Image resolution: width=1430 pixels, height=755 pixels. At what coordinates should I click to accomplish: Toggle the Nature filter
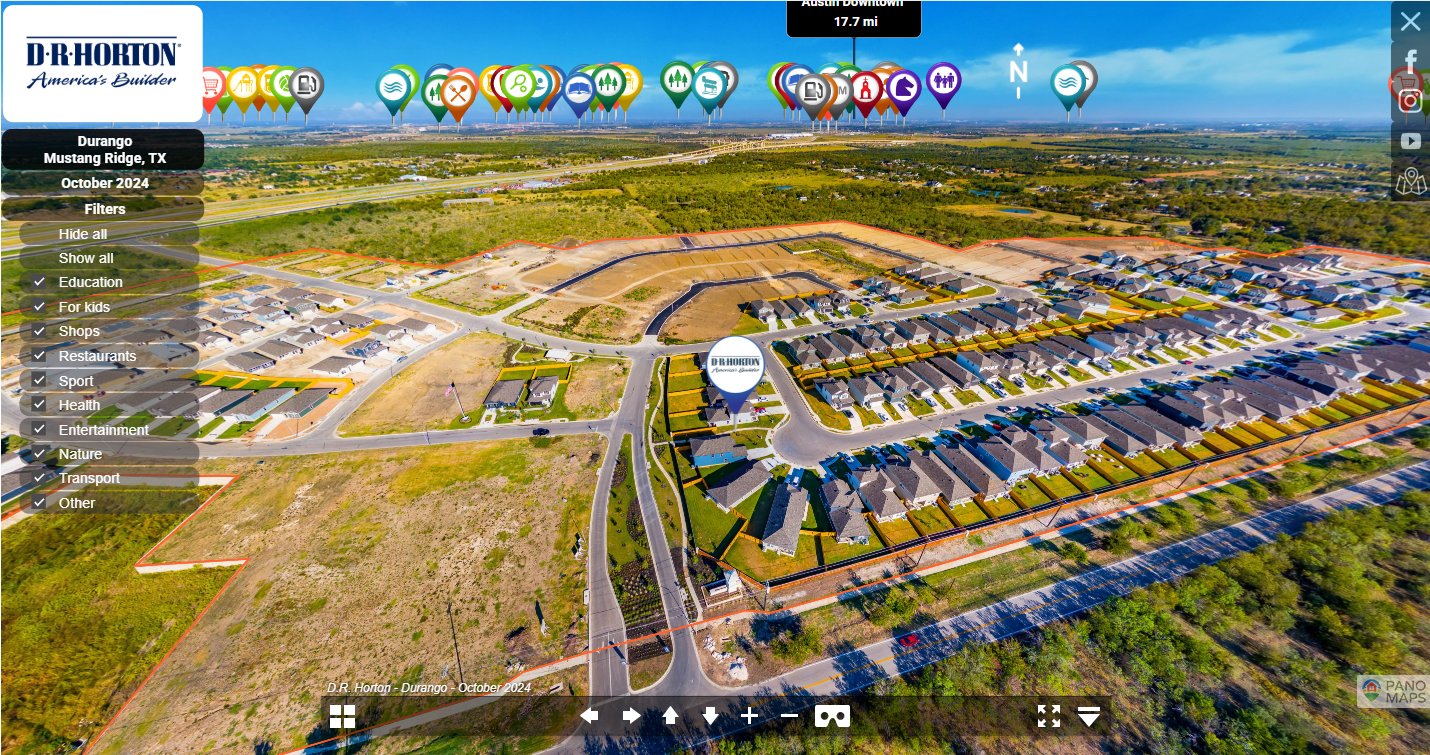pyautogui.click(x=40, y=454)
